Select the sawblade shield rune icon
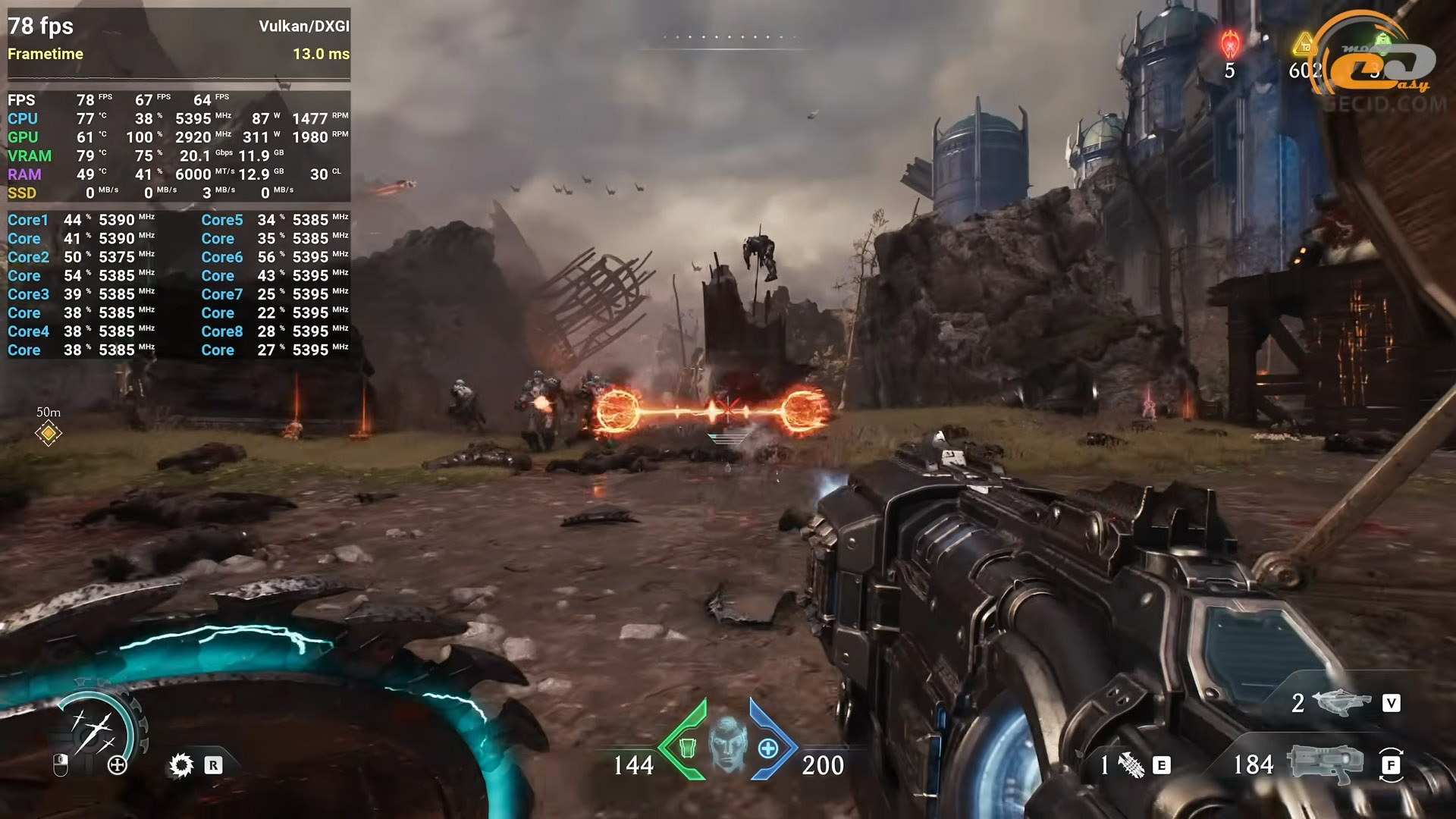The height and width of the screenshot is (819, 1456). pos(181,765)
